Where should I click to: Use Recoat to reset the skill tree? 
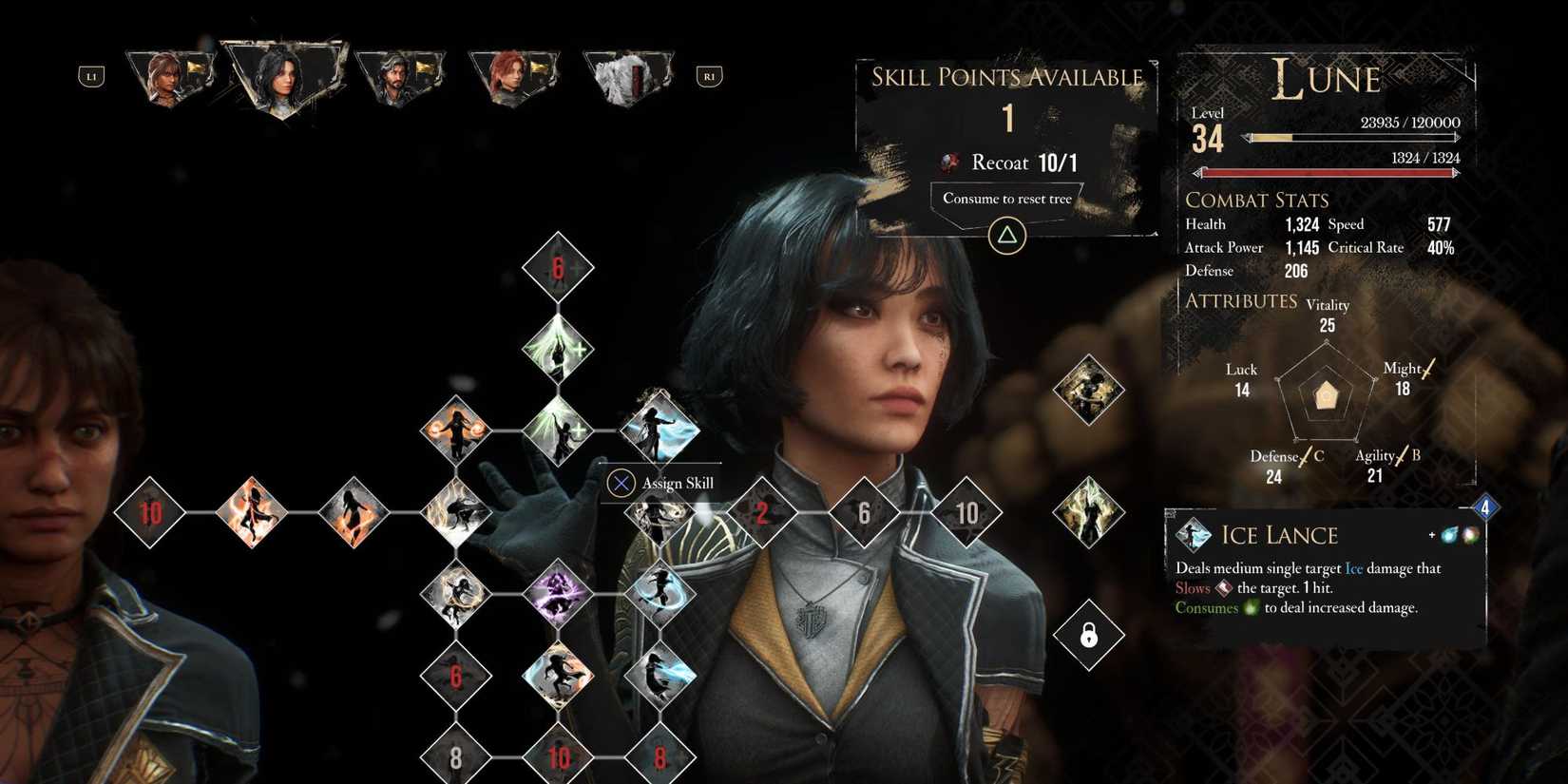point(1006,200)
